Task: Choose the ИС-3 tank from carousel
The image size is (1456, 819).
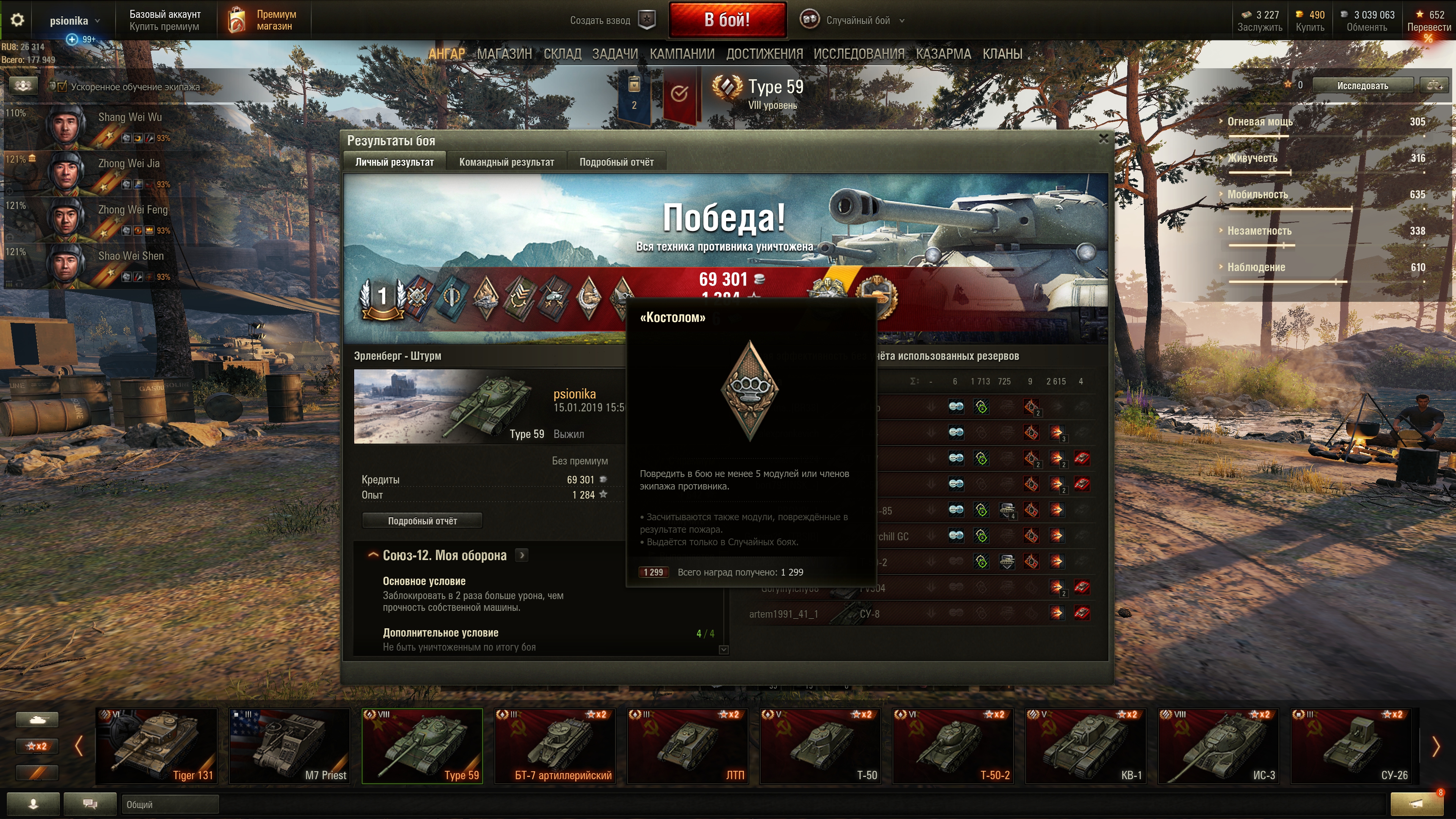Action: click(x=1218, y=746)
